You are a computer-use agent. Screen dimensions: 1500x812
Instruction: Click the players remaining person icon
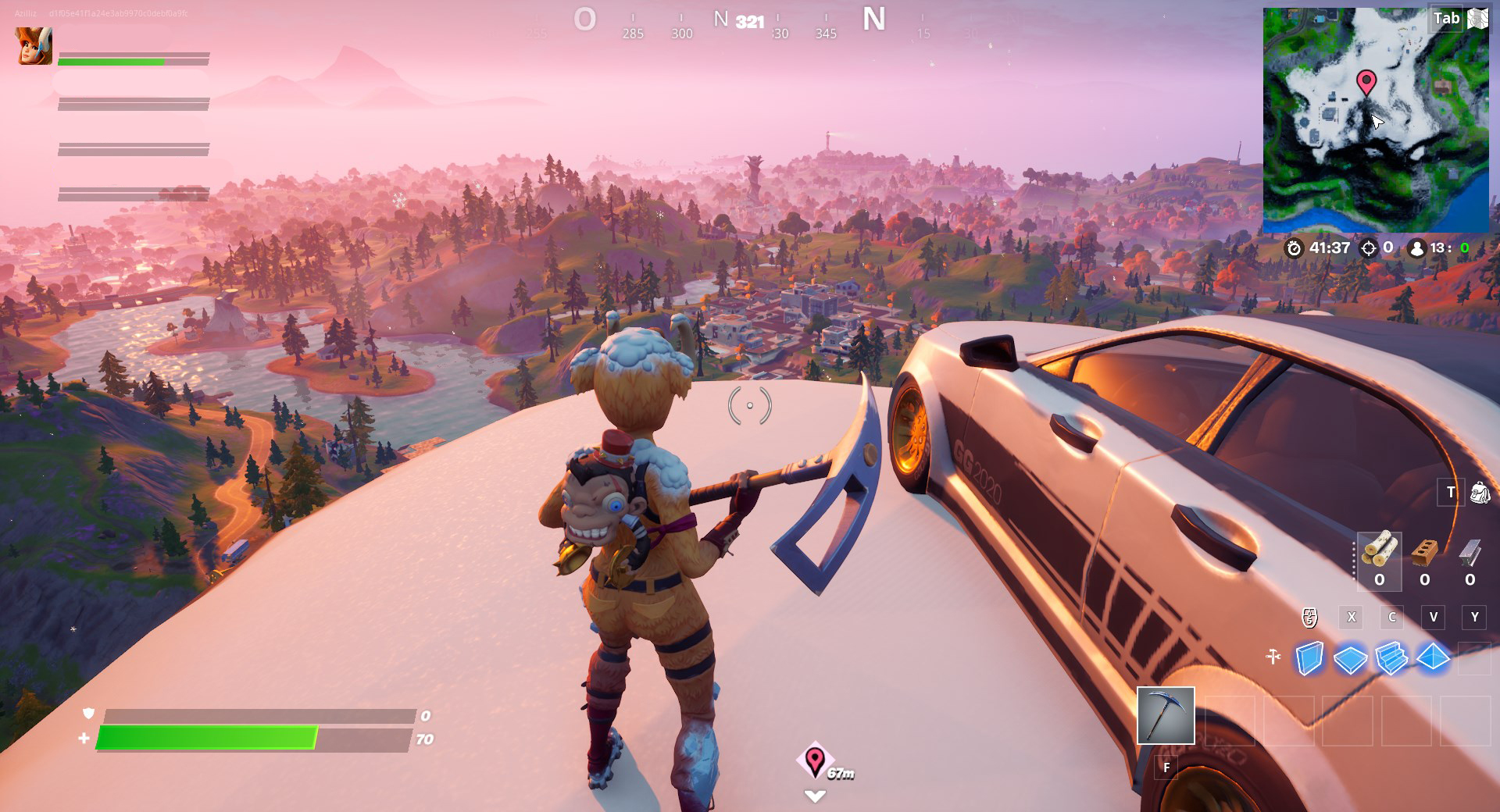click(1419, 248)
